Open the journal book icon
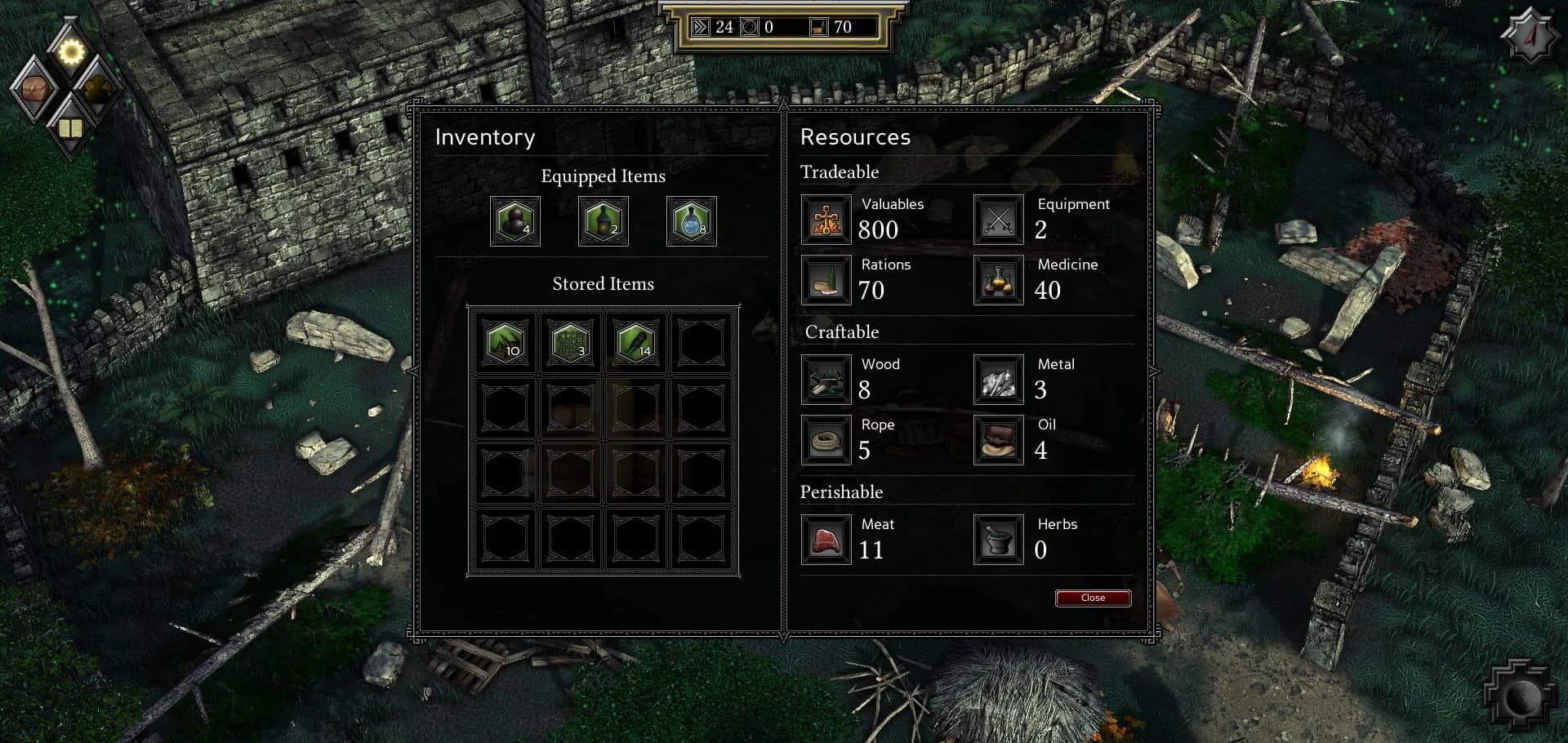1568x743 pixels. tap(71, 127)
